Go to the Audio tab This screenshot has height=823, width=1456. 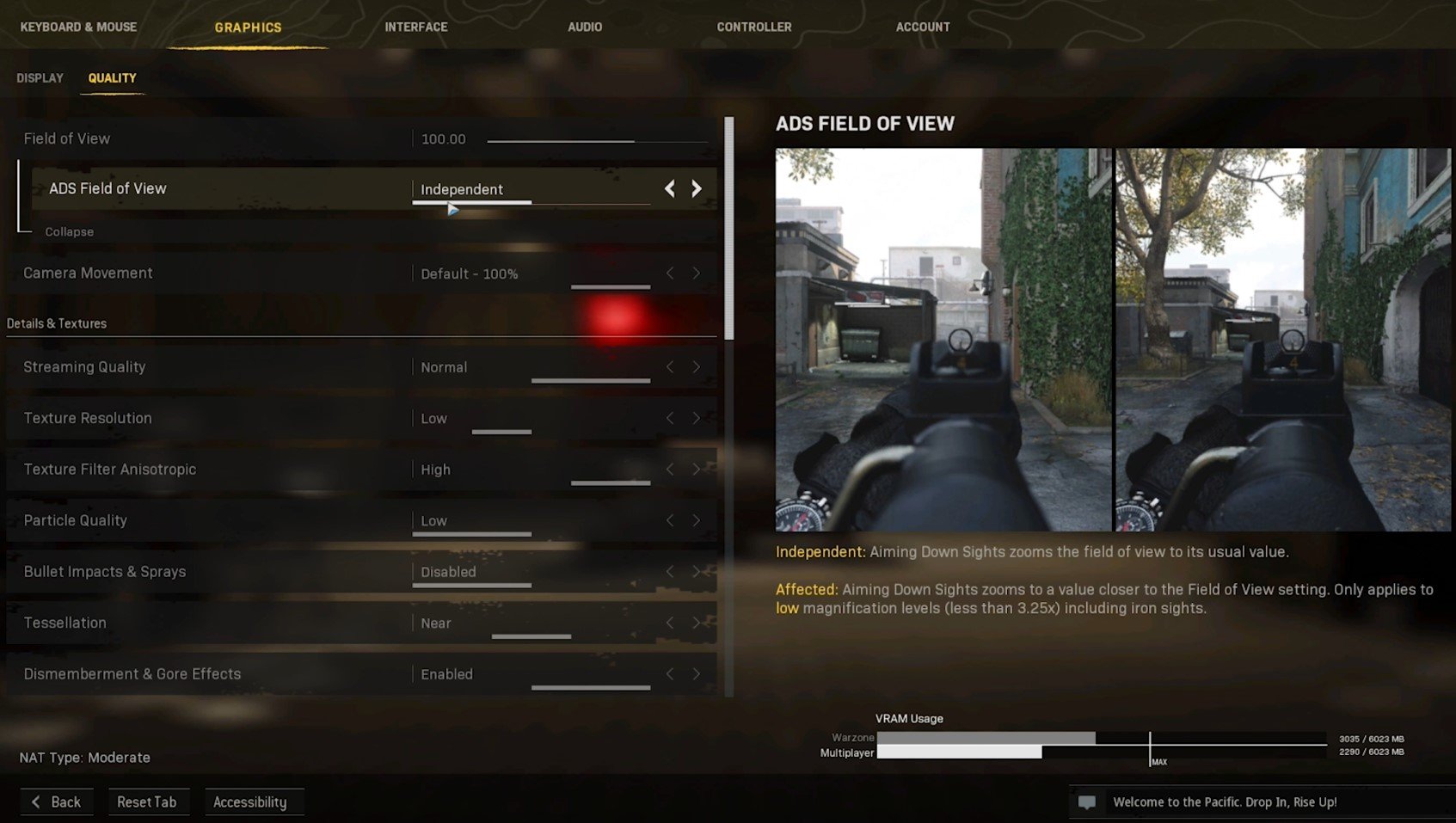(x=585, y=27)
